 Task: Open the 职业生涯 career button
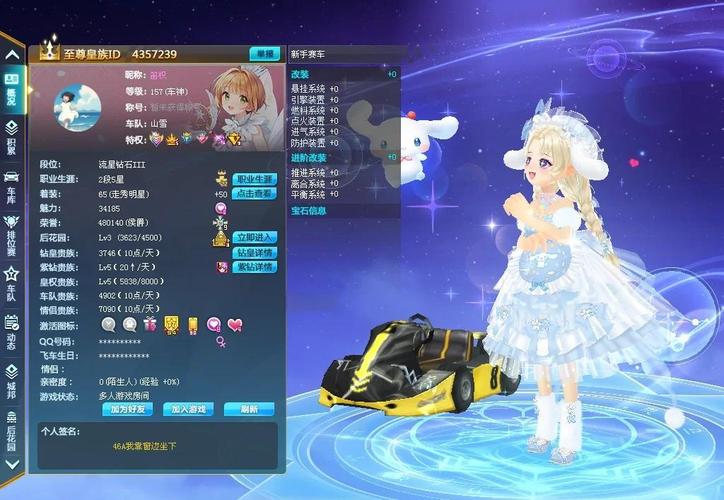click(x=254, y=179)
